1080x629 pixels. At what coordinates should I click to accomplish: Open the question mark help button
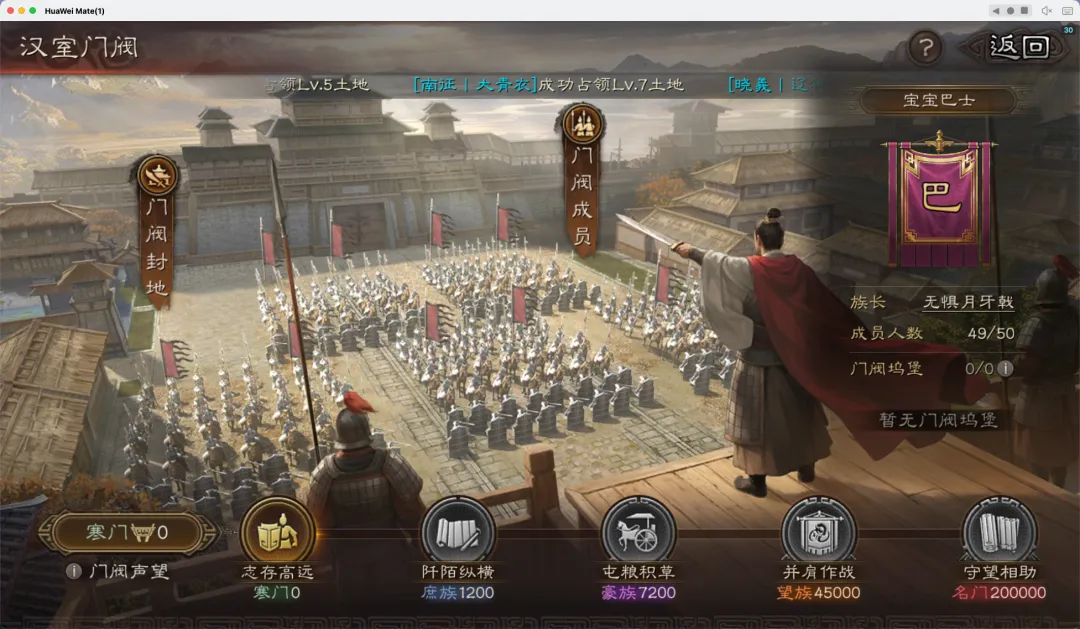[x=926, y=48]
